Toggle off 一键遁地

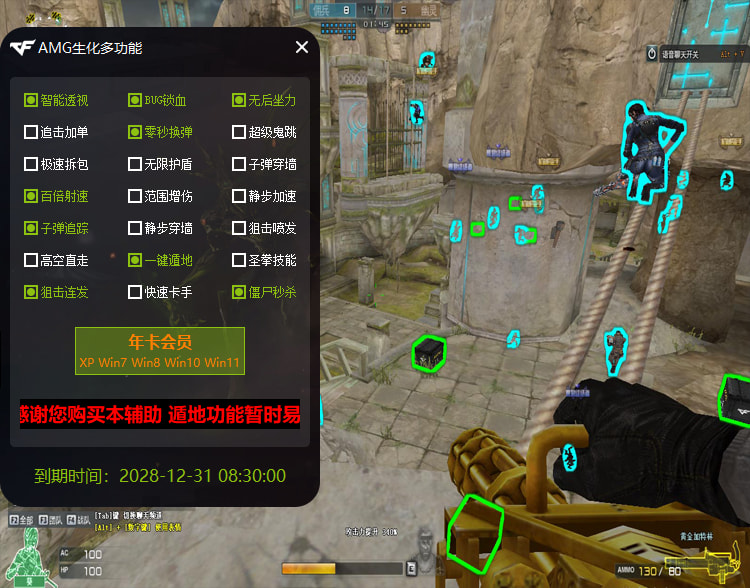tap(135, 260)
